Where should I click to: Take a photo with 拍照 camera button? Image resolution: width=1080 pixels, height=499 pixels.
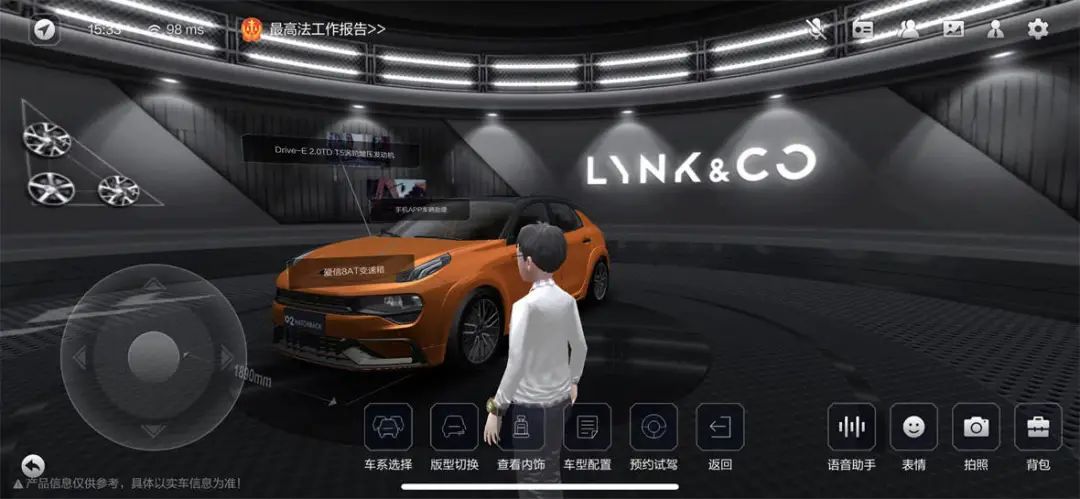[x=976, y=427]
